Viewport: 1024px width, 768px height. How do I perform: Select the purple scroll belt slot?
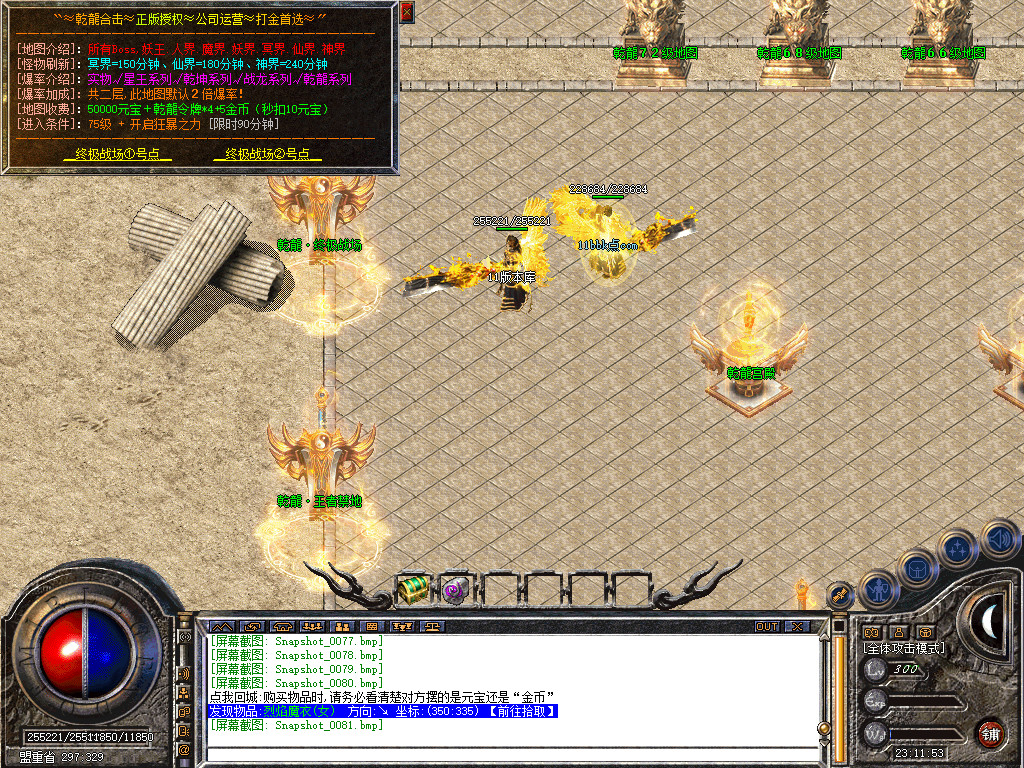coord(456,589)
